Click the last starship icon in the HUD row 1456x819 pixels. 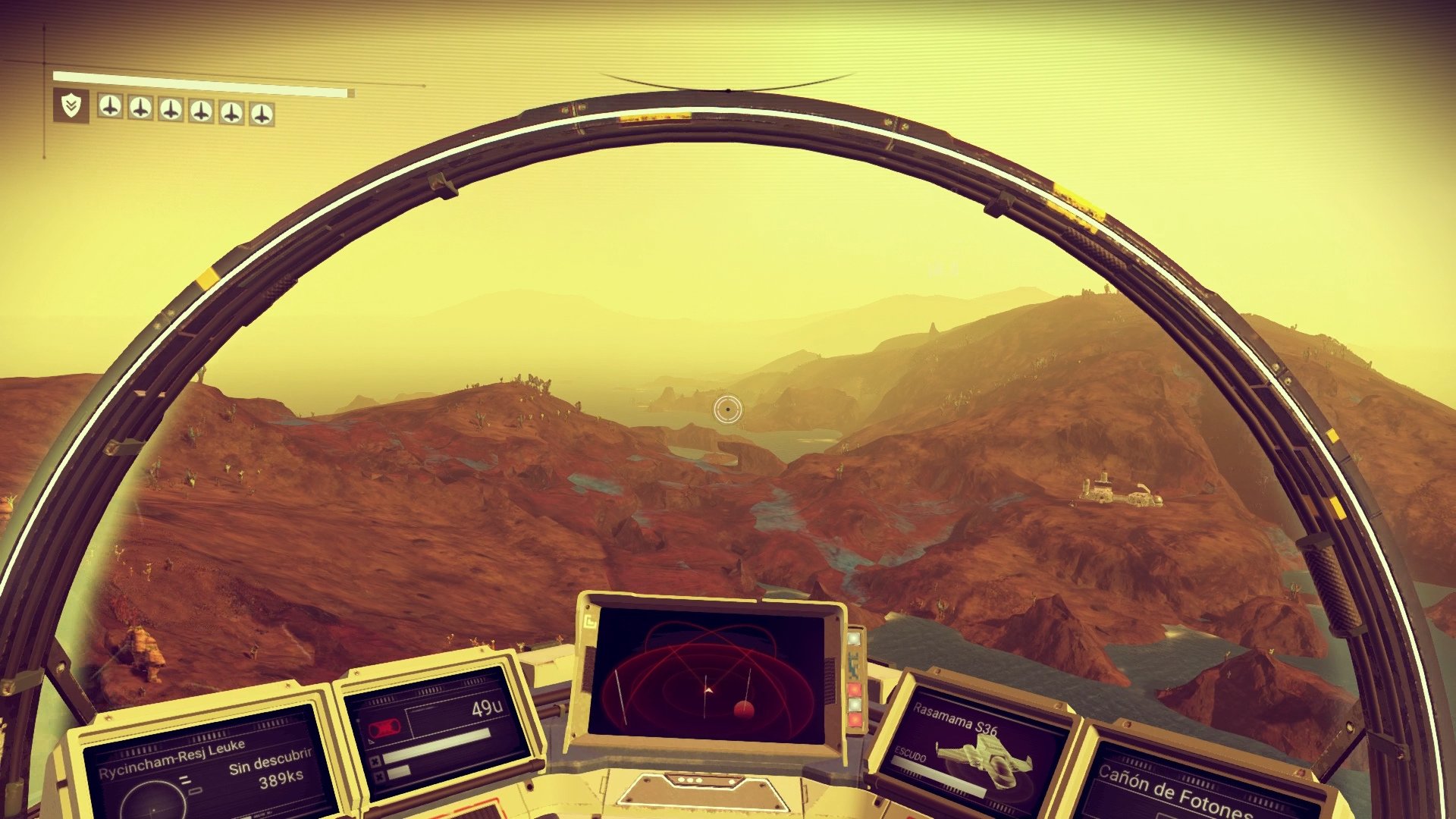(262, 112)
